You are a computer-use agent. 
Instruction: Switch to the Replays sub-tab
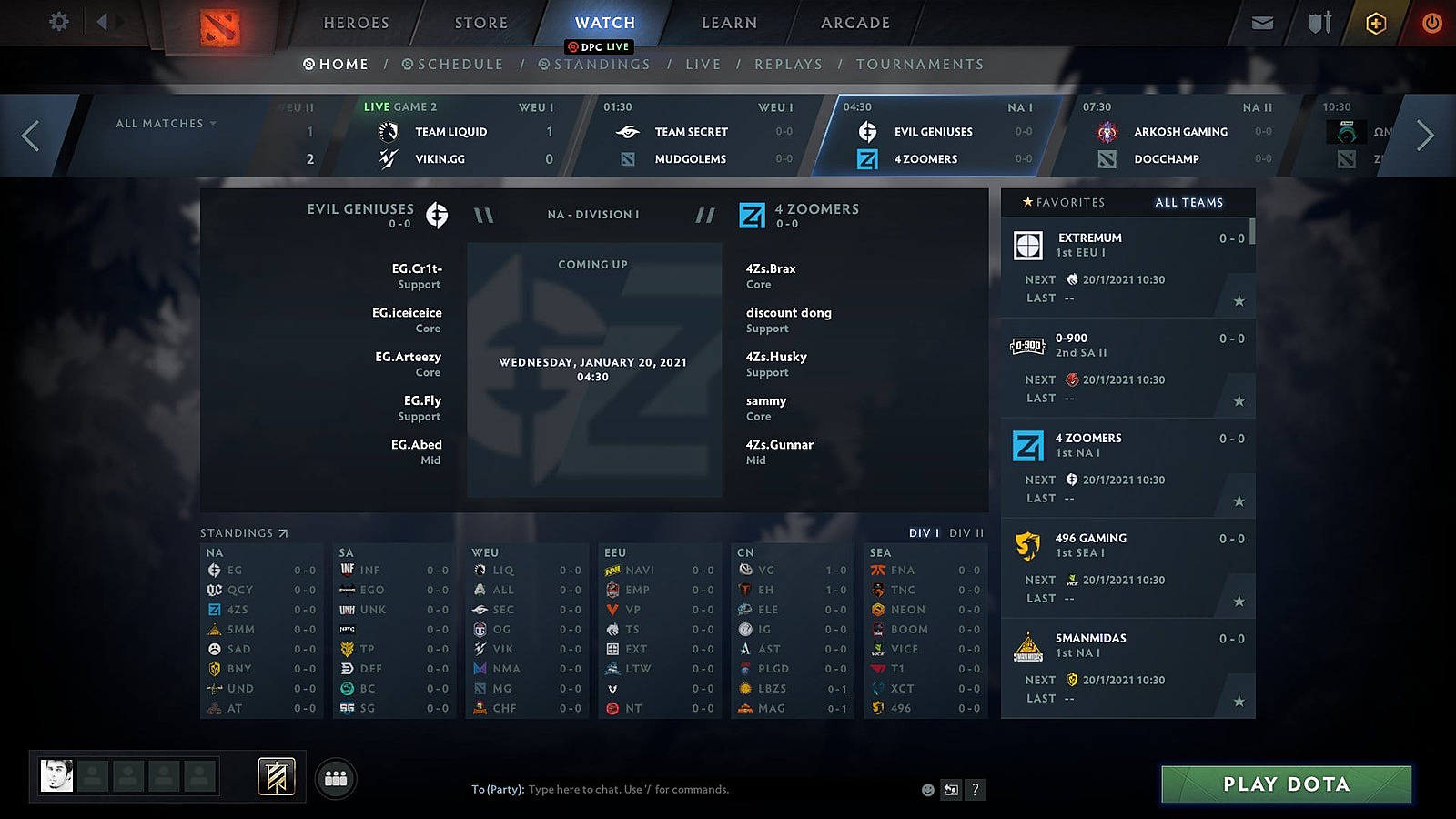click(x=788, y=65)
